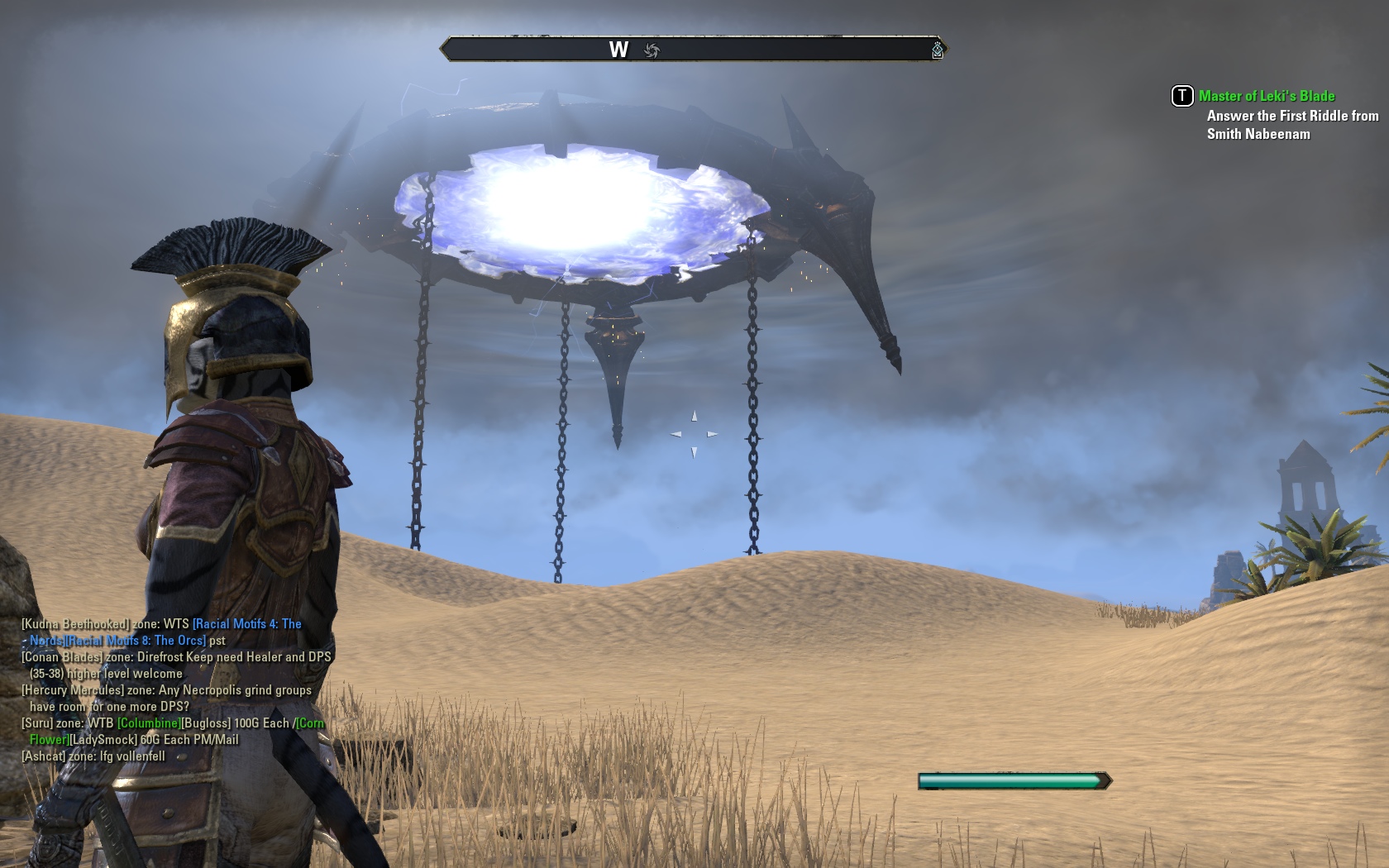
Task: Click the quest marker at the compass edge
Action: [937, 51]
